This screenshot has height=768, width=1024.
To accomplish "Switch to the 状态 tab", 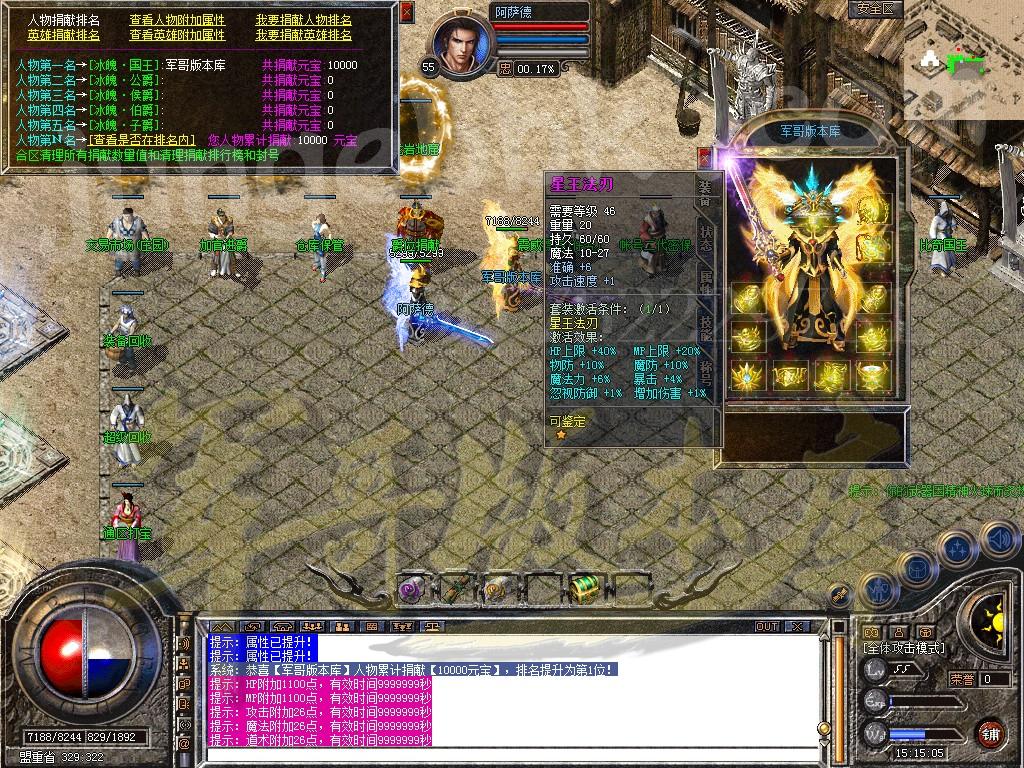I will tap(706, 236).
